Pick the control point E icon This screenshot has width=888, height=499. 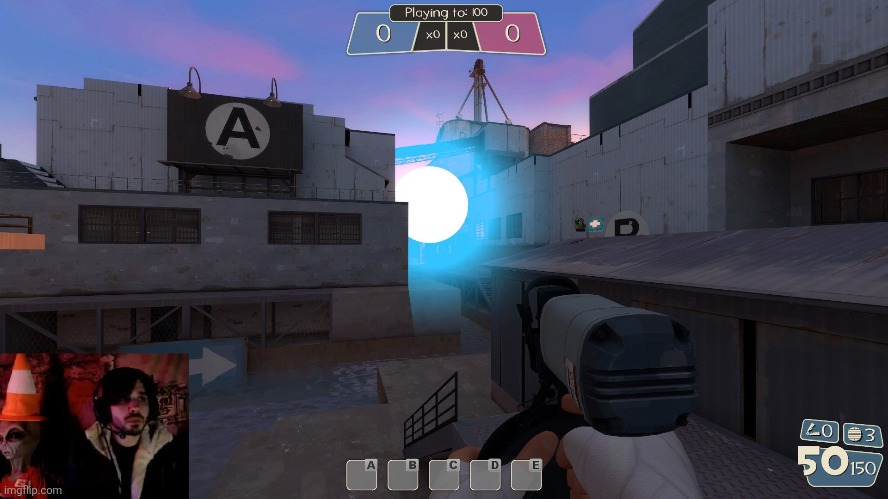tap(526, 474)
